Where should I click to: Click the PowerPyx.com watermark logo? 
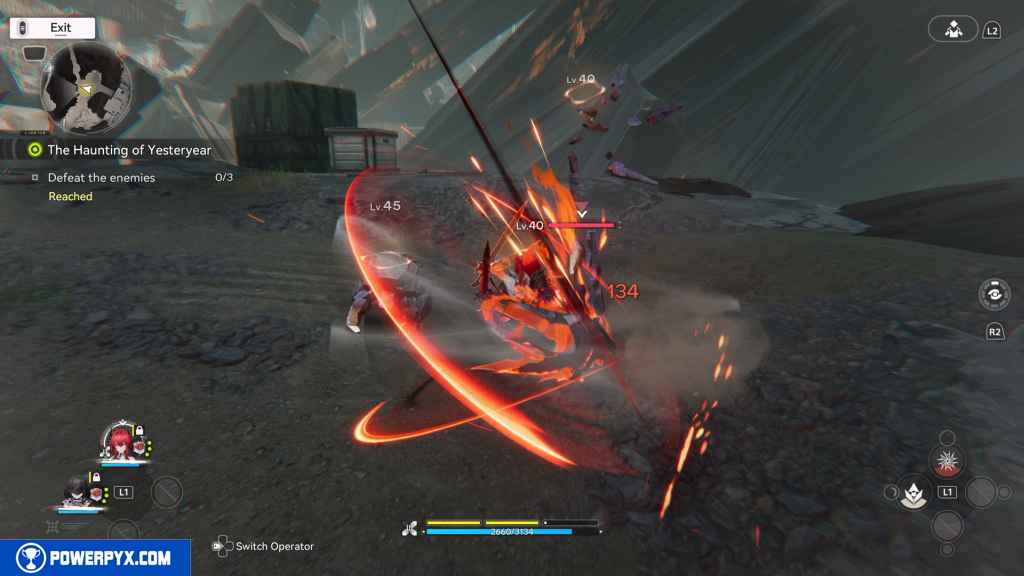[x=95, y=558]
